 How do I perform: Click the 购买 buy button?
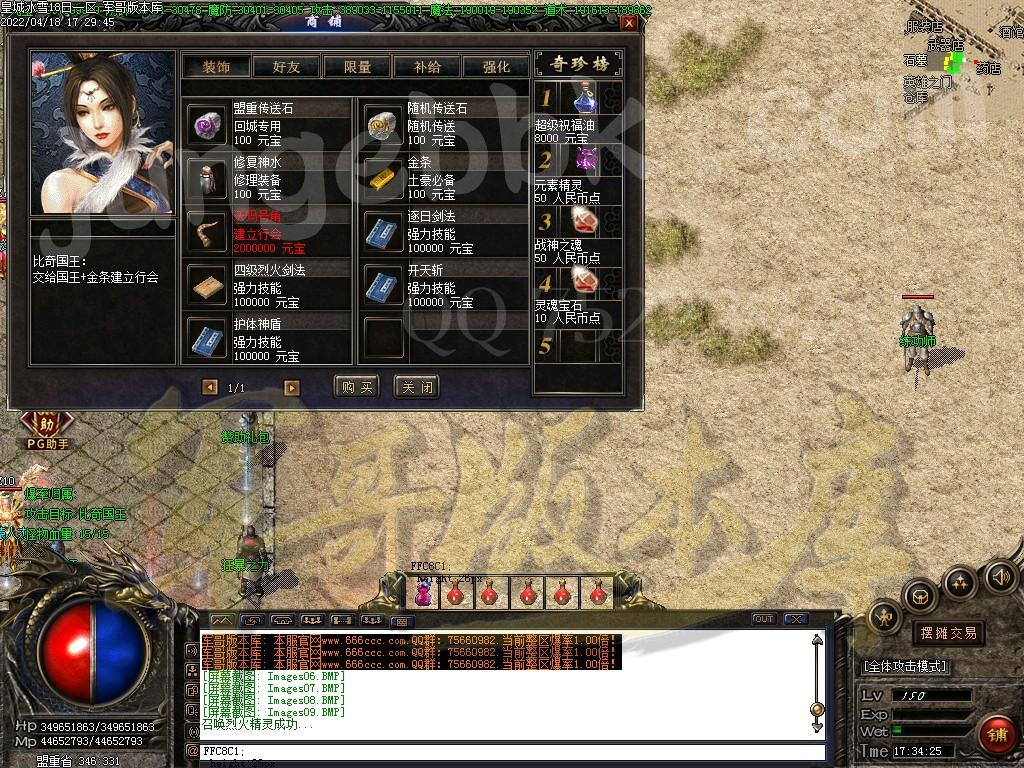click(x=357, y=387)
